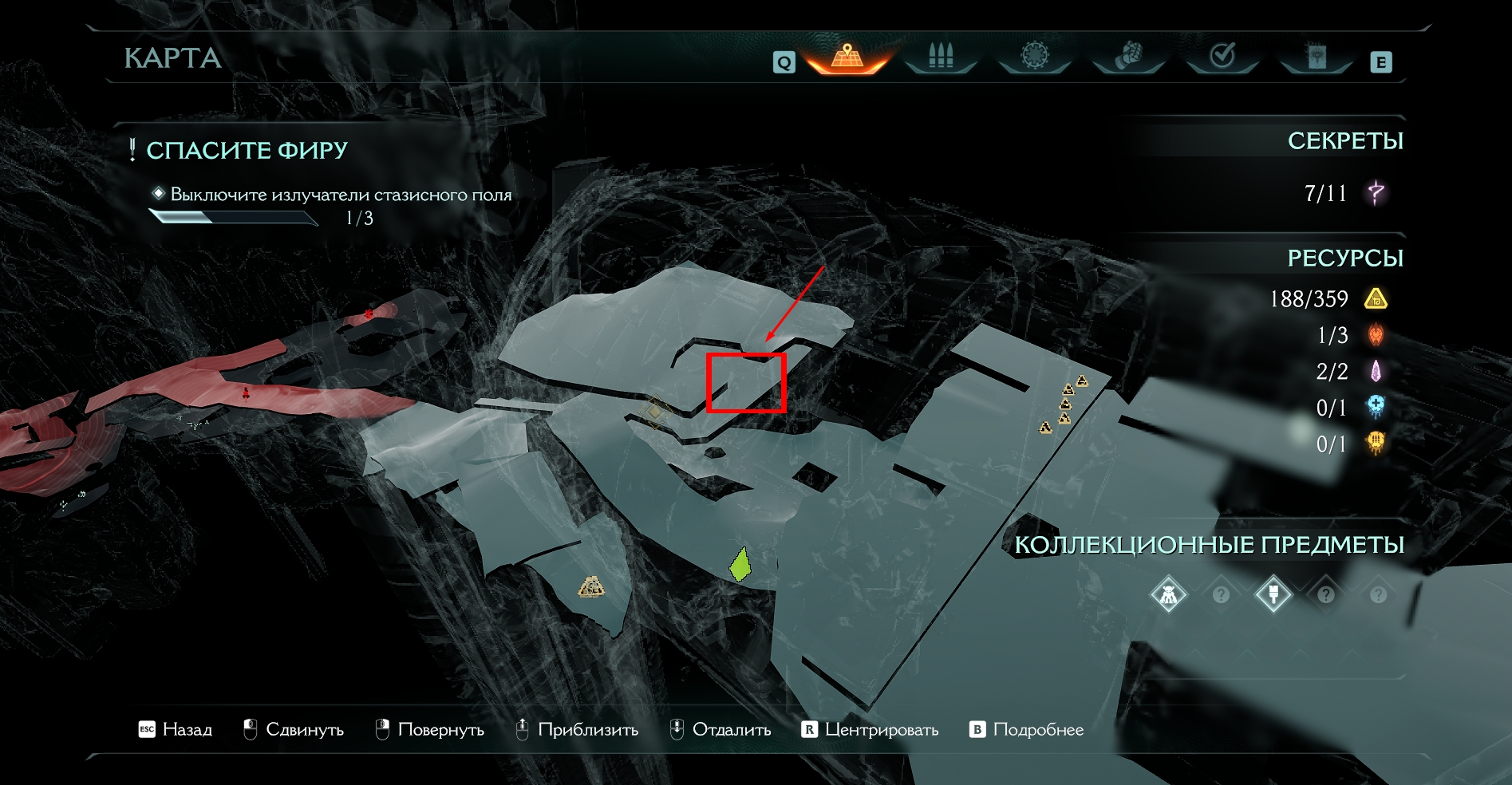Select the blue resource icon
Viewport: 1512px width, 785px height.
[1376, 407]
